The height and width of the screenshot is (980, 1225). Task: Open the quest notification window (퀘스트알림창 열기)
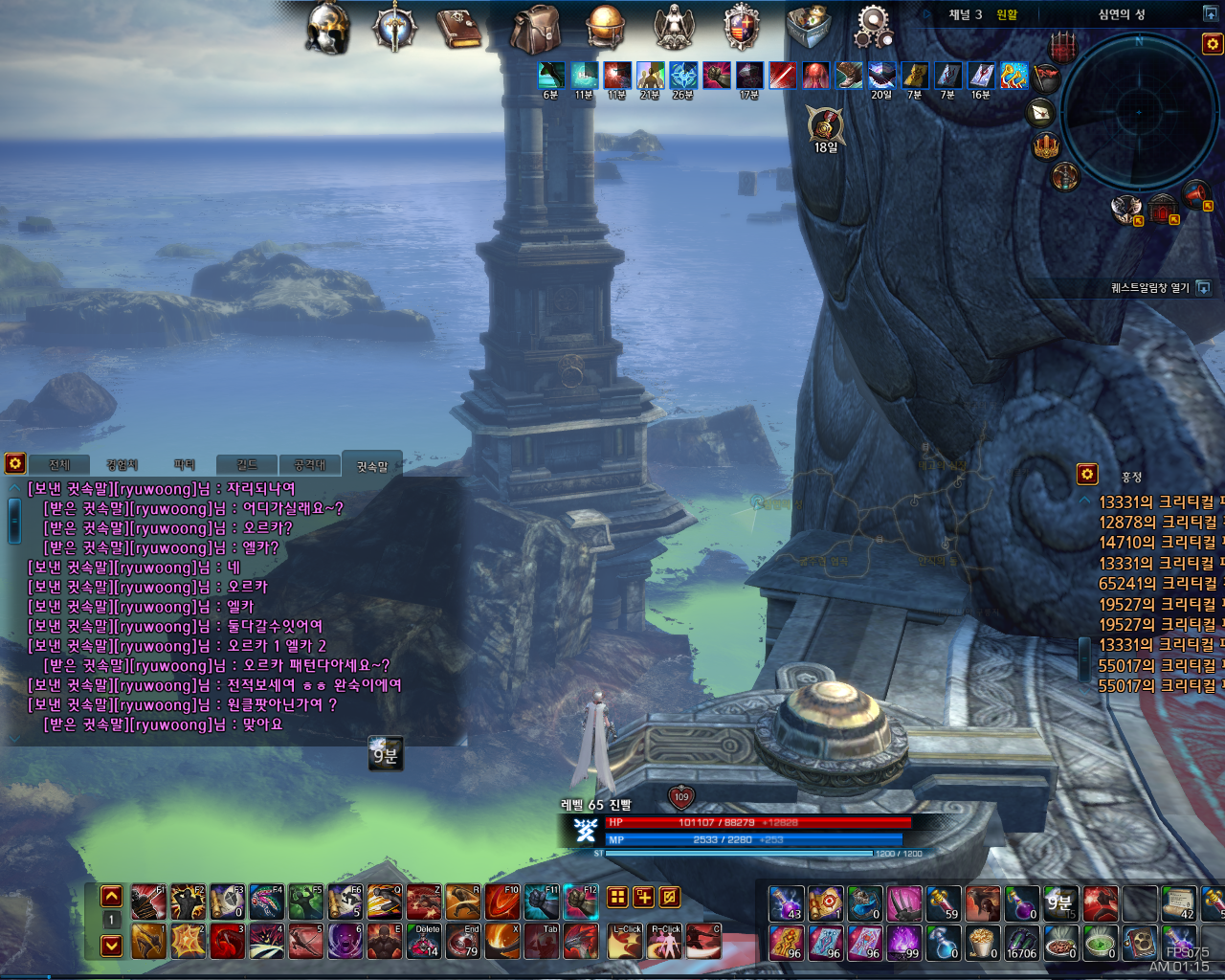point(1203,288)
